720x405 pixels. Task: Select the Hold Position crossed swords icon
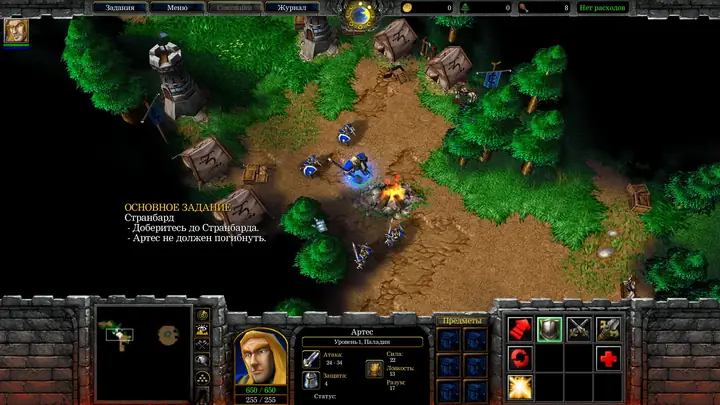click(579, 329)
